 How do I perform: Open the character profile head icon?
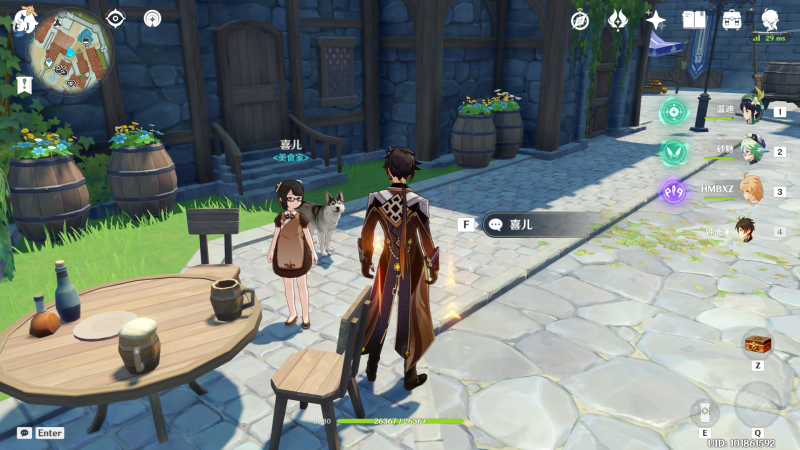(770, 20)
